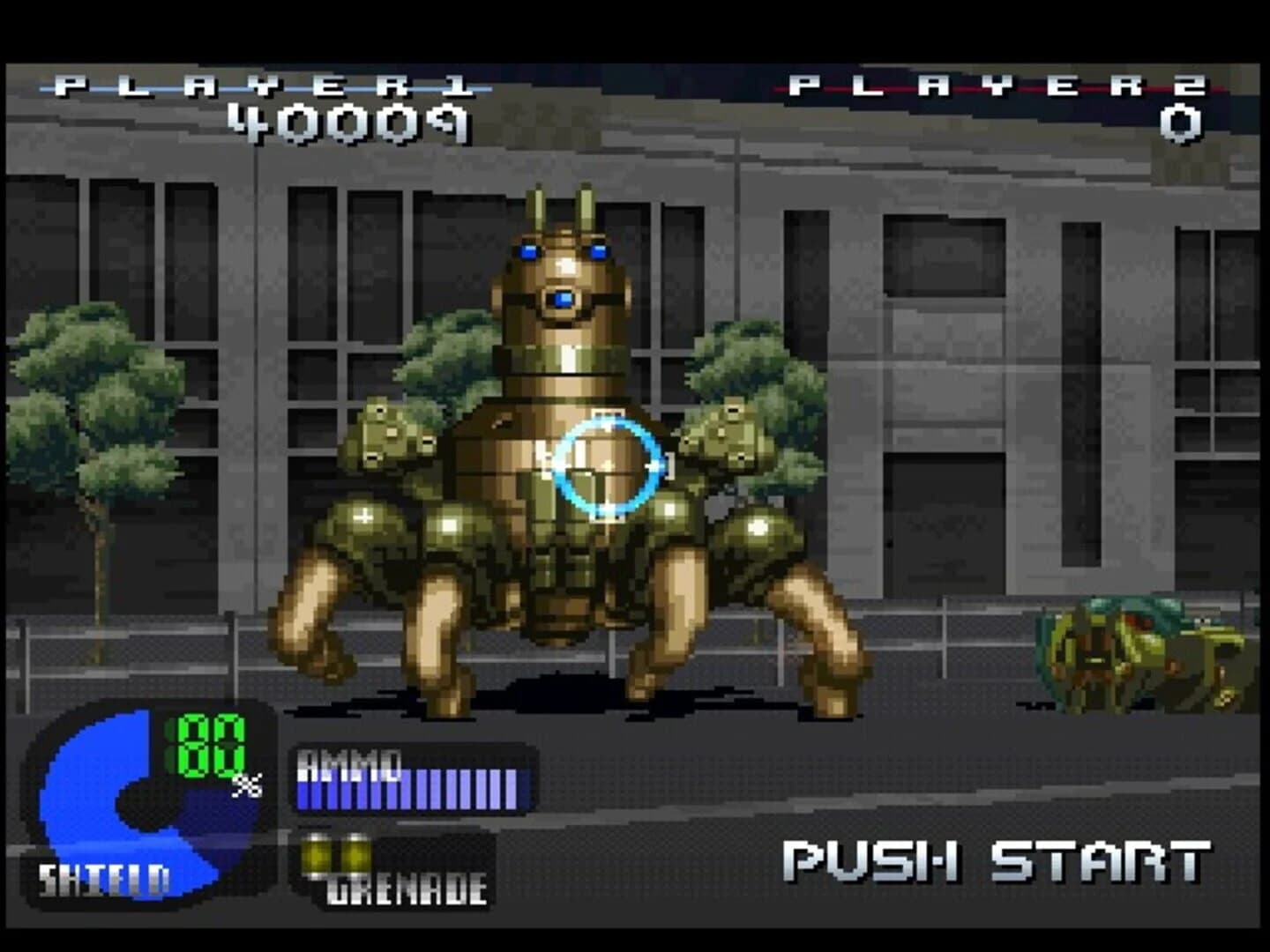The width and height of the screenshot is (1270, 952).
Task: Toggle the SHIELD display panel
Action: 104,877
